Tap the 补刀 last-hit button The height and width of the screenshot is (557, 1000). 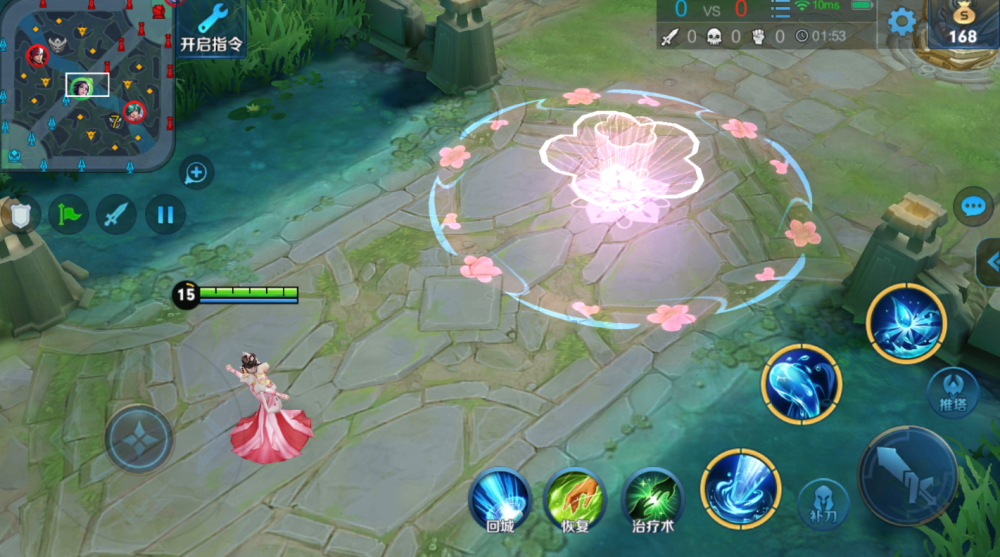click(x=823, y=504)
